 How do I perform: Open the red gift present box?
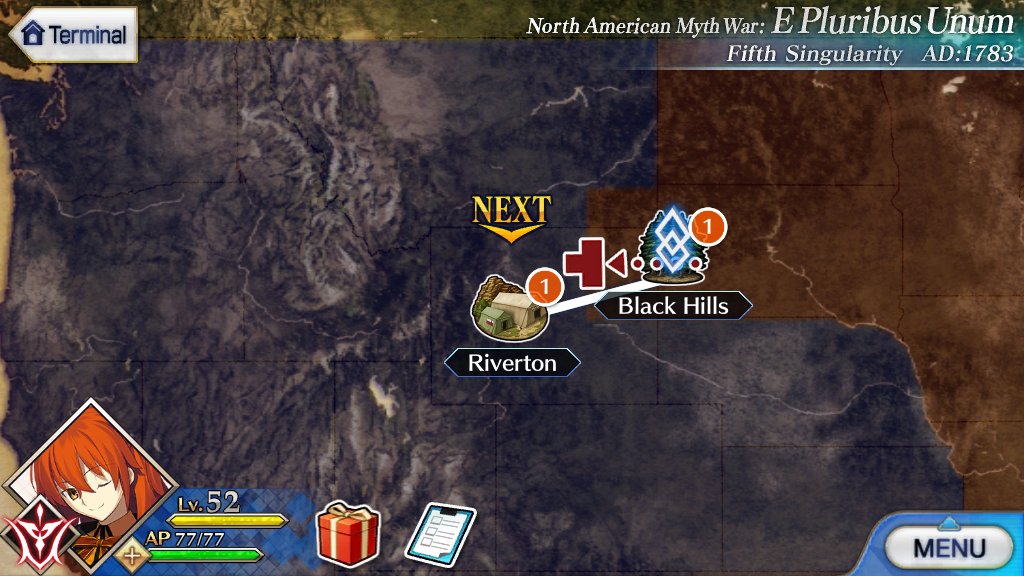(x=347, y=534)
